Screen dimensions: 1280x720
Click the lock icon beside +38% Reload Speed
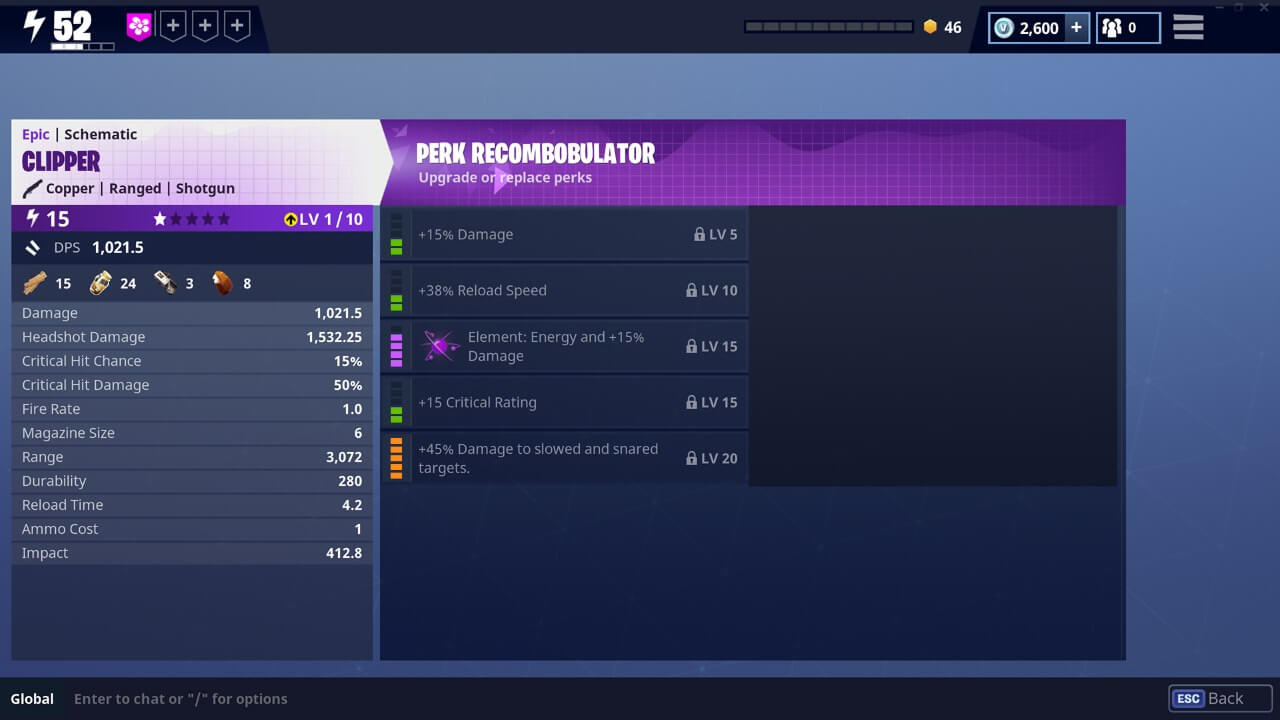click(x=692, y=290)
